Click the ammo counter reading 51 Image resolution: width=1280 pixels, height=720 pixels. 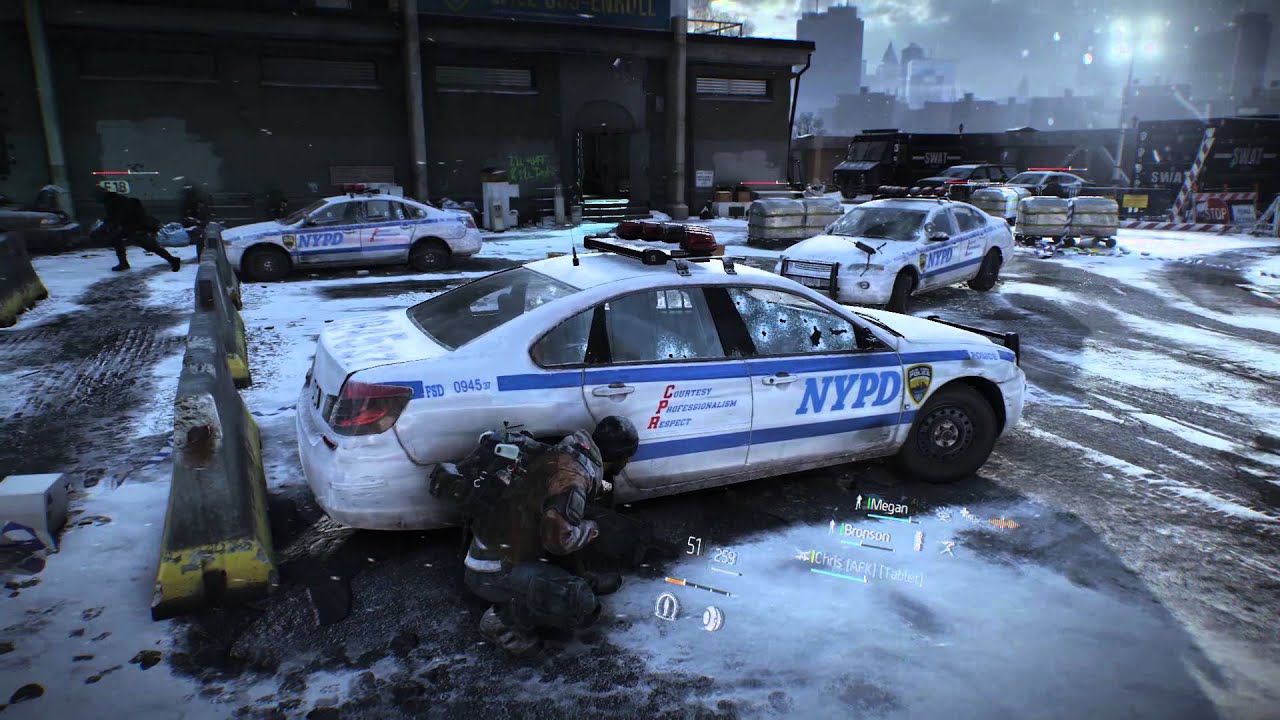(694, 544)
